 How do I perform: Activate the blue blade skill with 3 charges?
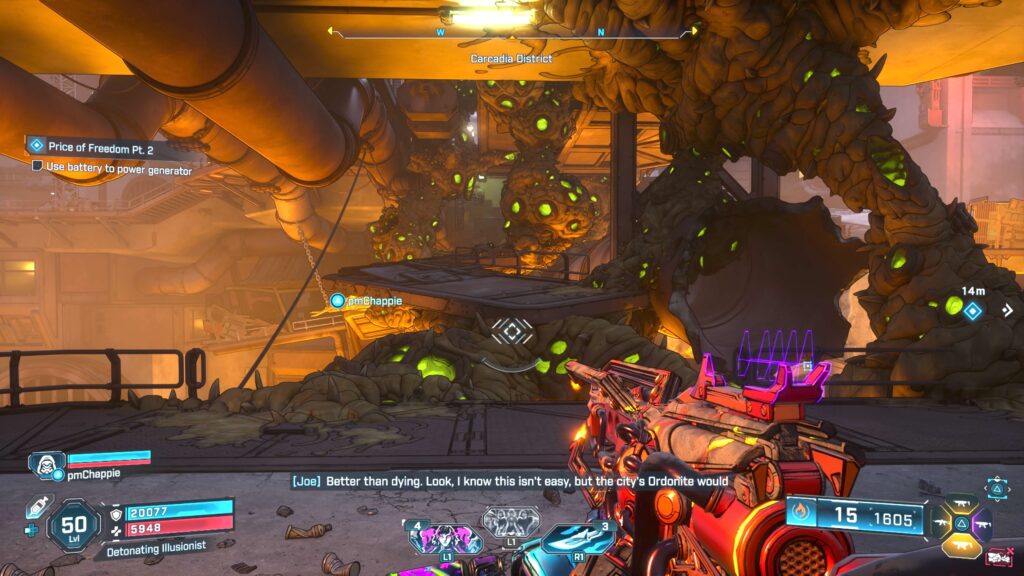click(577, 539)
